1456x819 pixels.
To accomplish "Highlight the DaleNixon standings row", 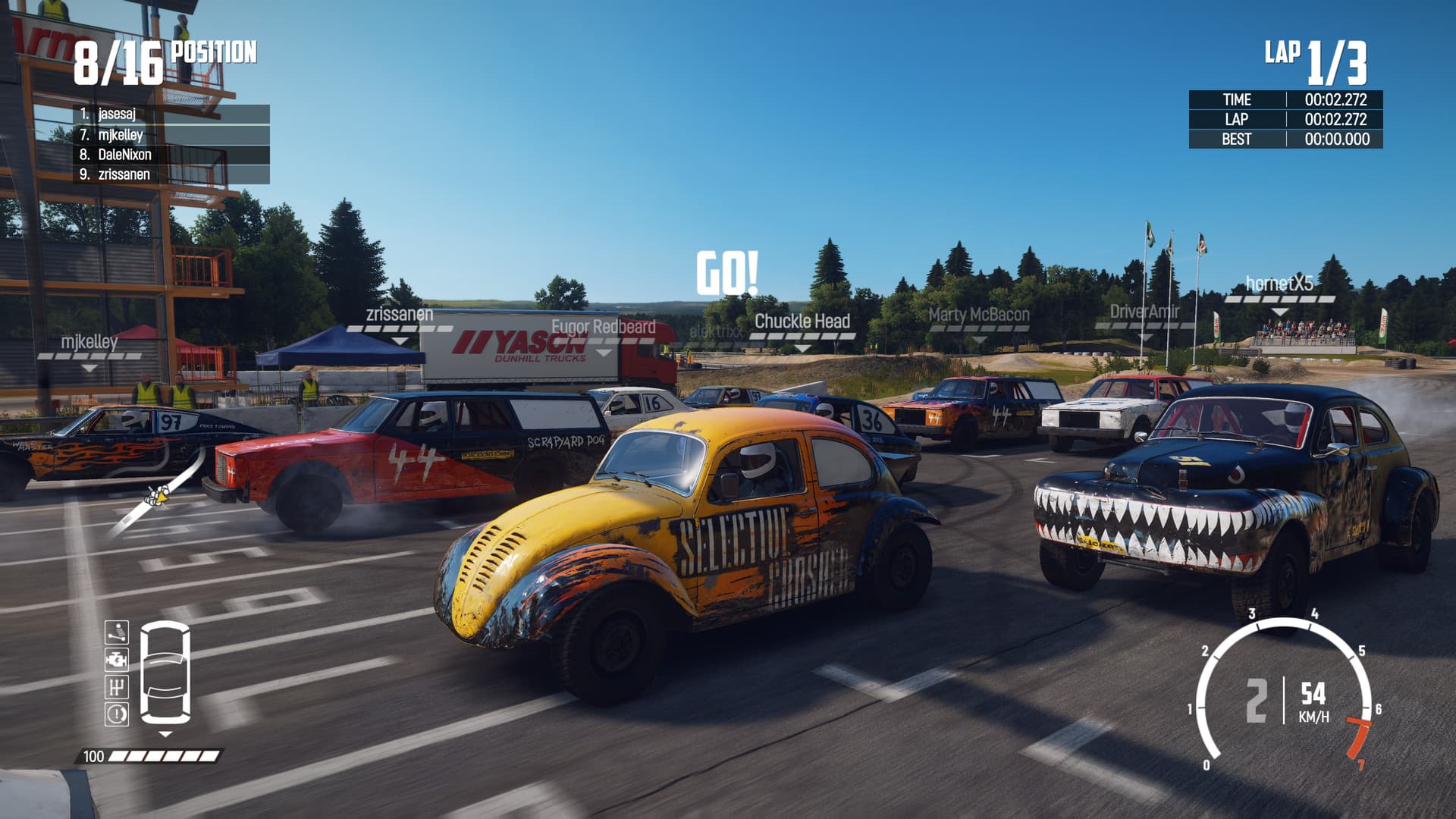I will pyautogui.click(x=171, y=155).
